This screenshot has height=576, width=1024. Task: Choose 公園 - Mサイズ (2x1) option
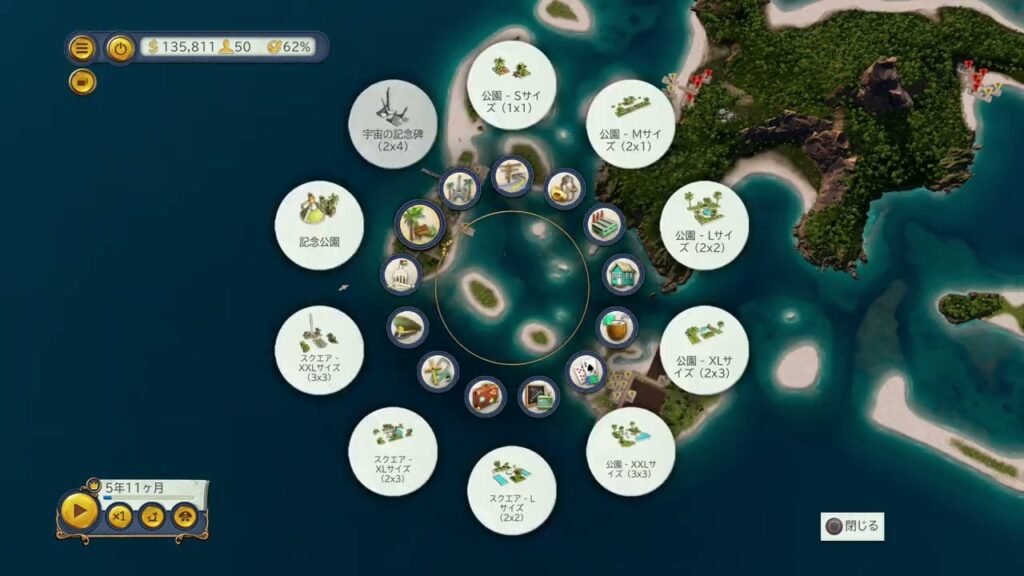tap(630, 124)
